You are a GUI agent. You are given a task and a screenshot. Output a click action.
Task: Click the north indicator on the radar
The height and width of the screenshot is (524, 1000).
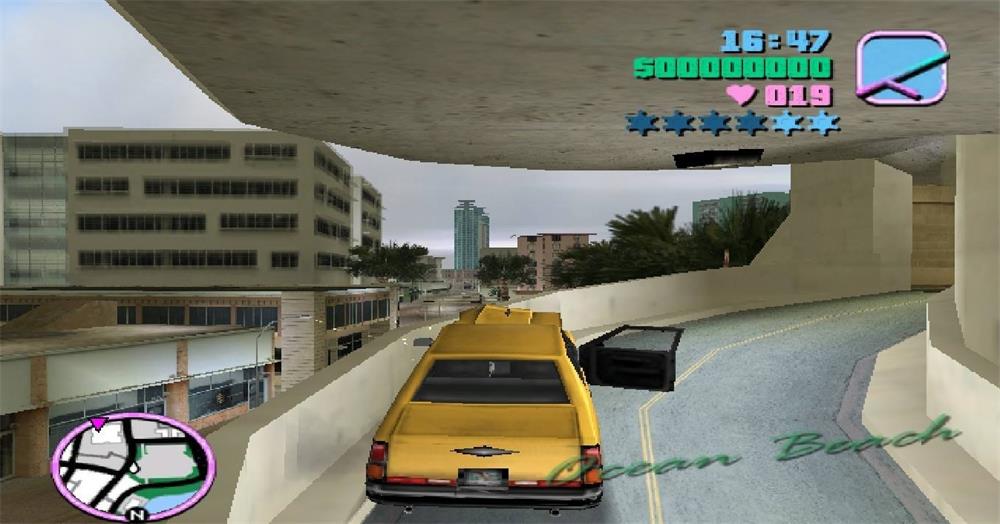(137, 514)
